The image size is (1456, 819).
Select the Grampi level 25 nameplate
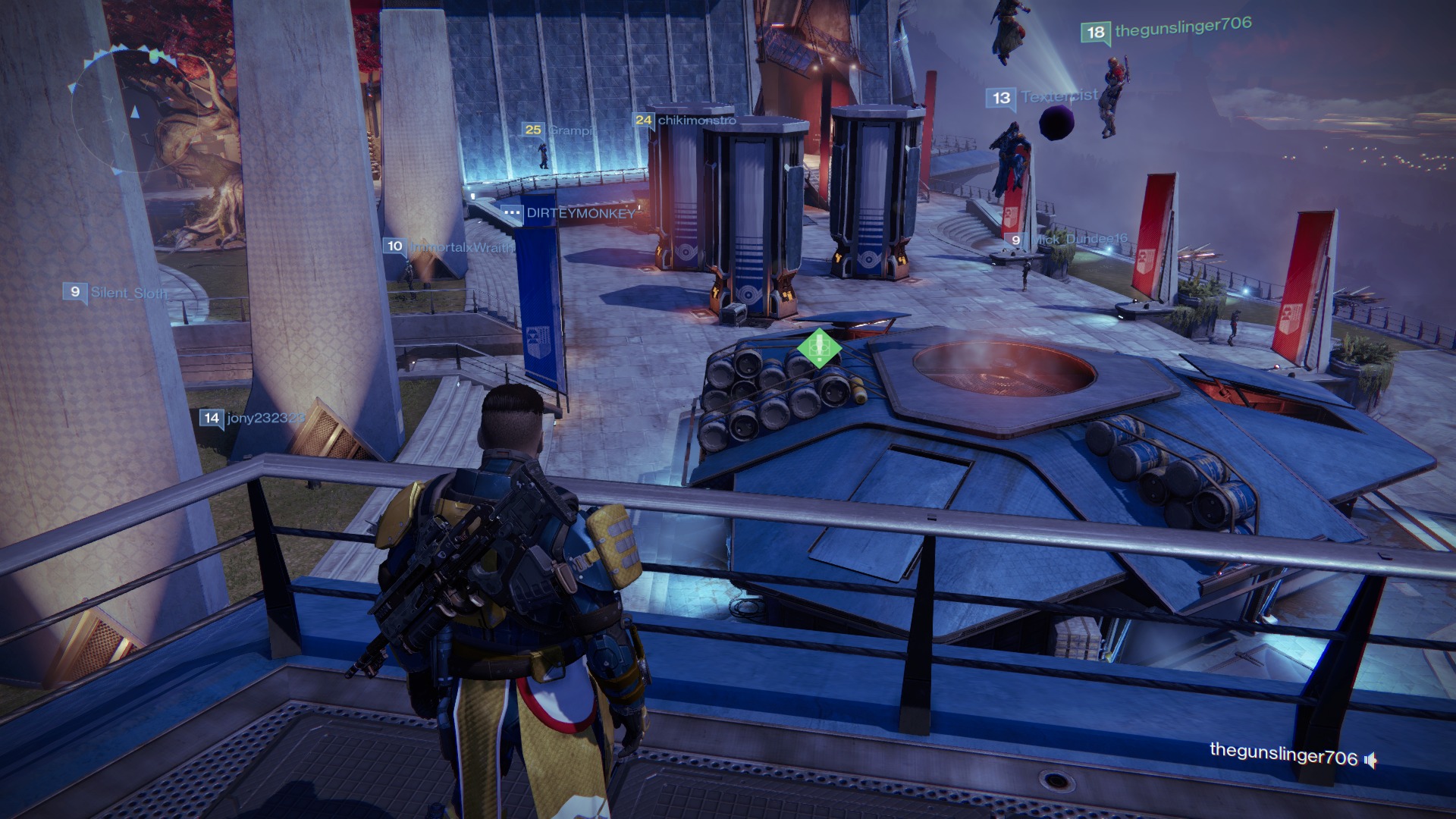point(558,130)
